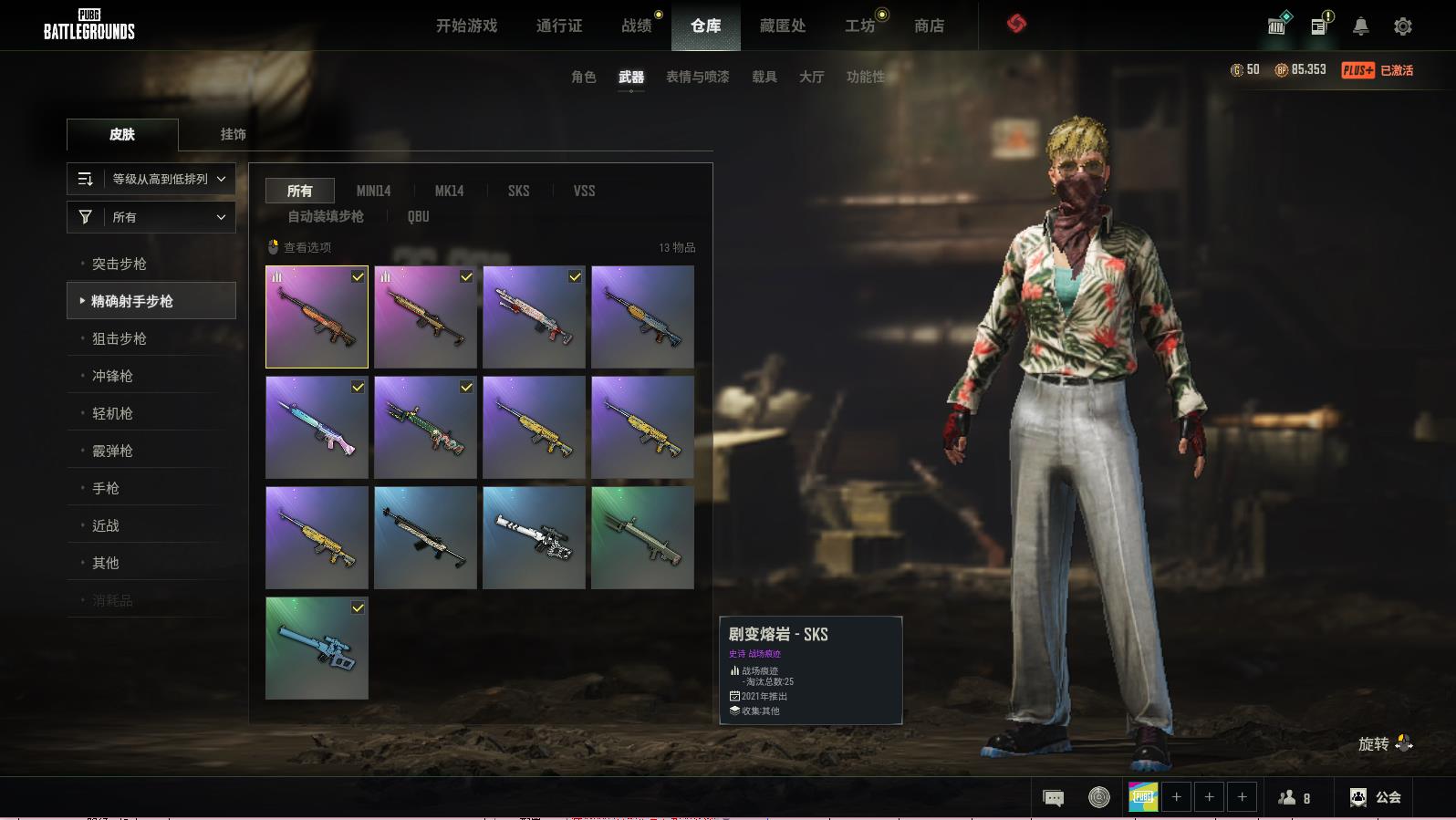Screen dimensions: 1456x820
Task: Filter skins by MINI14
Action: click(373, 191)
